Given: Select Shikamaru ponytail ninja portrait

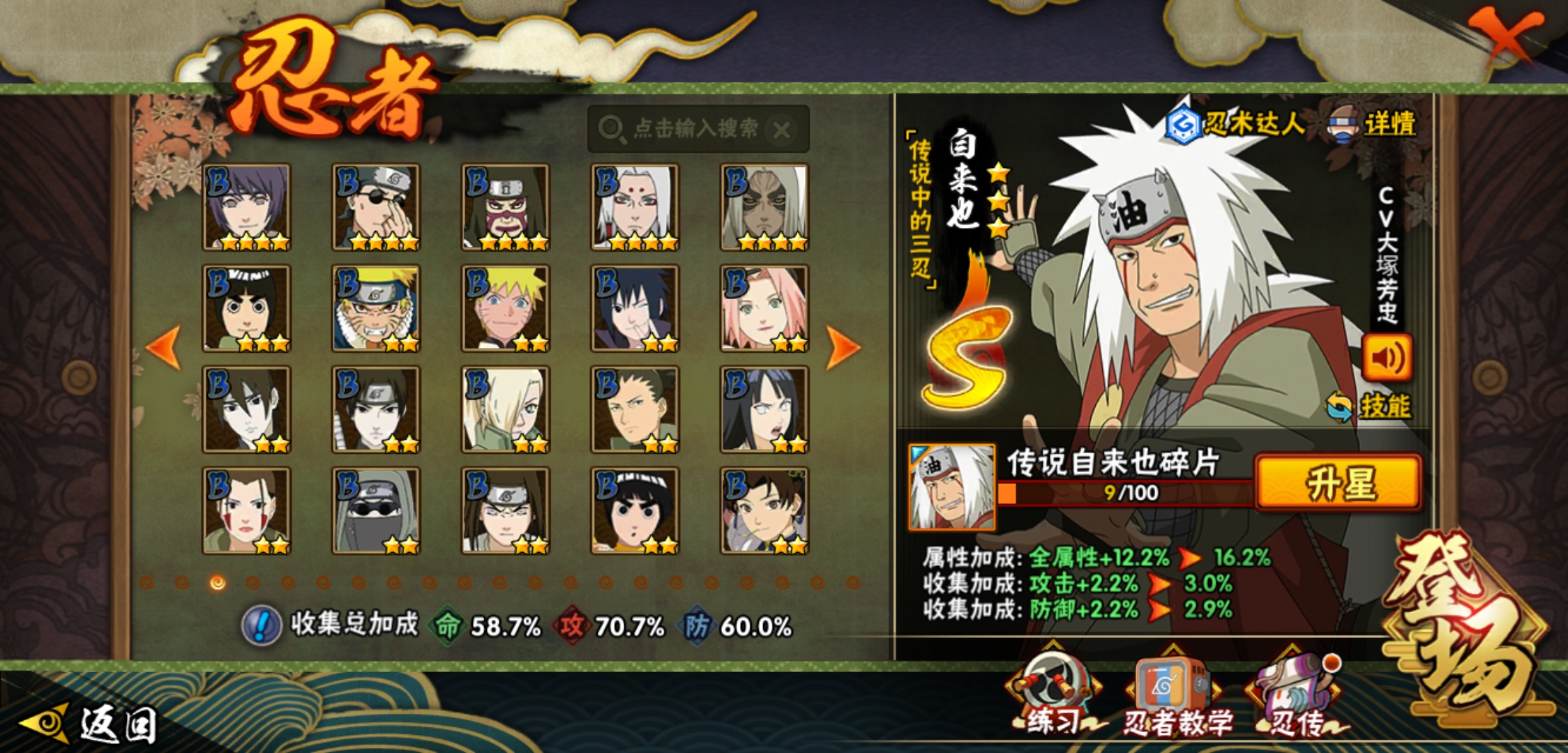Looking at the screenshot, I should pos(635,409).
